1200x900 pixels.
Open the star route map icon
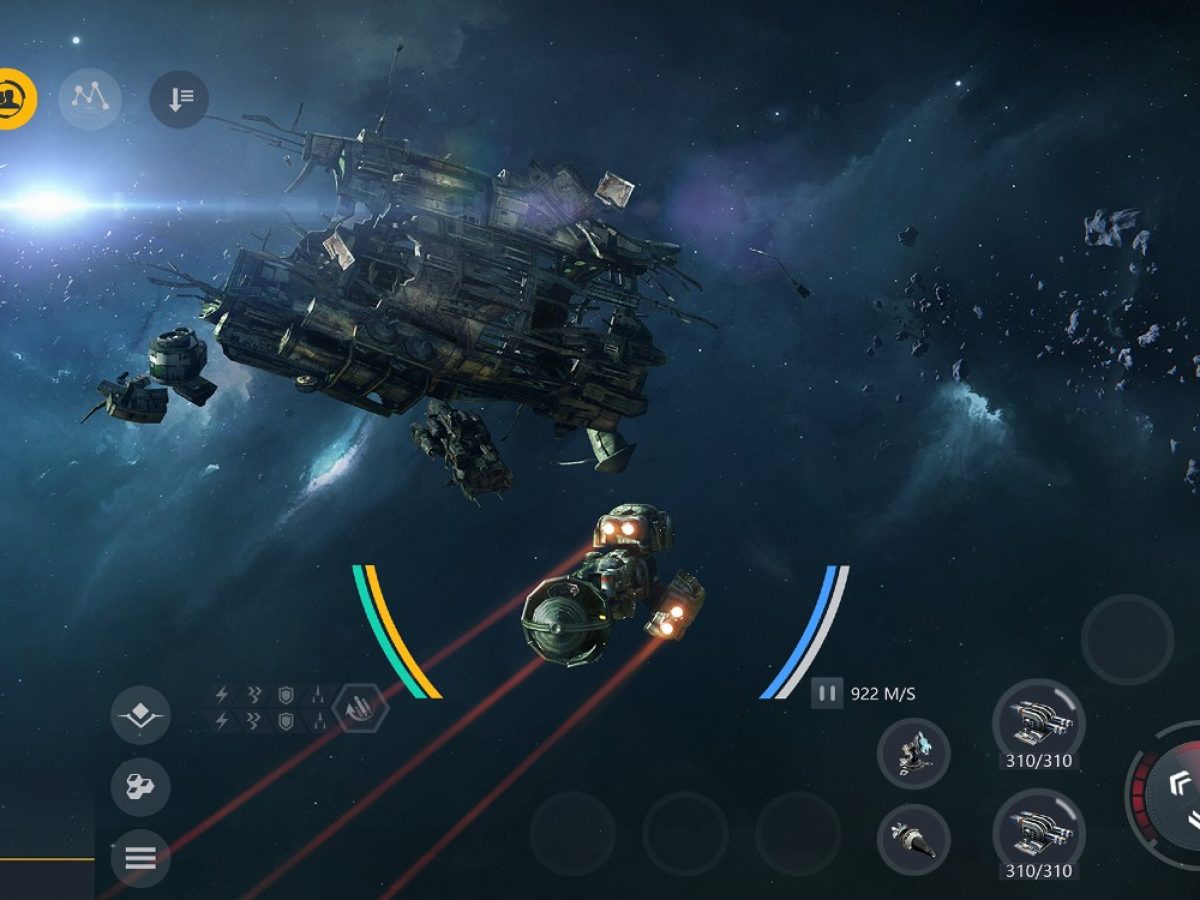click(90, 98)
